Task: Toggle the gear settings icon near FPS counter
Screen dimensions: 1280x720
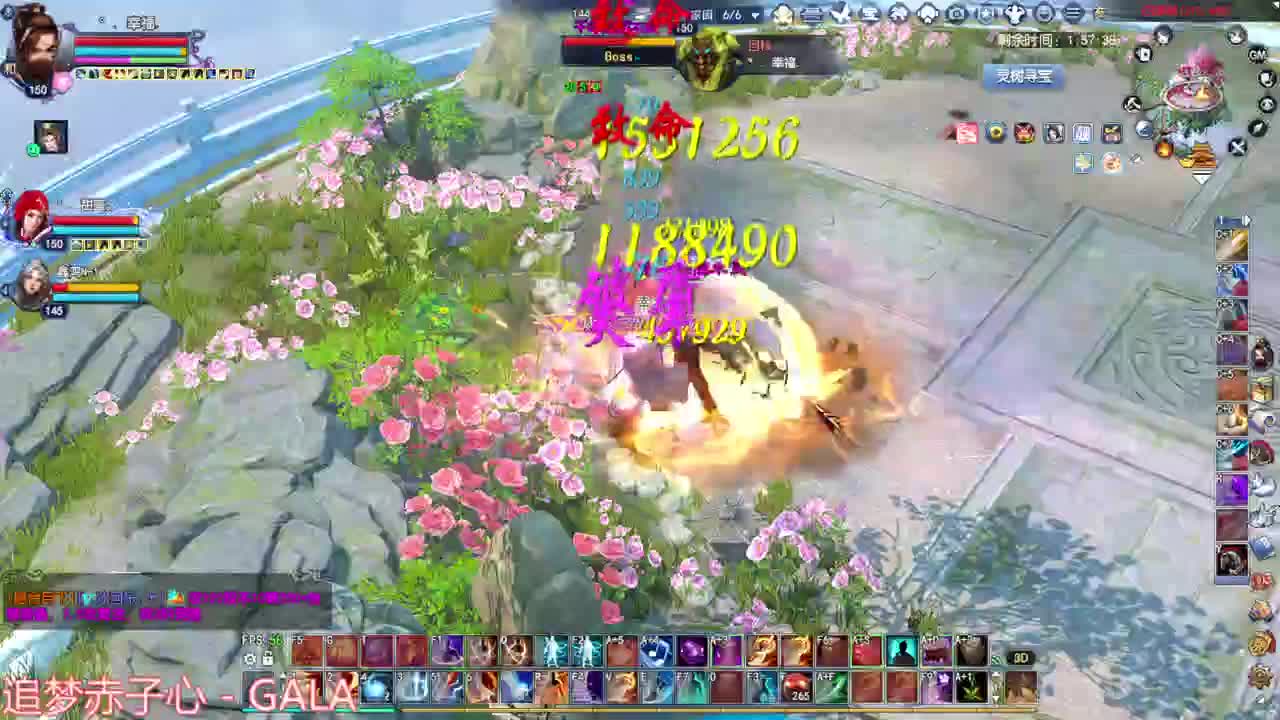Action: coord(248,659)
